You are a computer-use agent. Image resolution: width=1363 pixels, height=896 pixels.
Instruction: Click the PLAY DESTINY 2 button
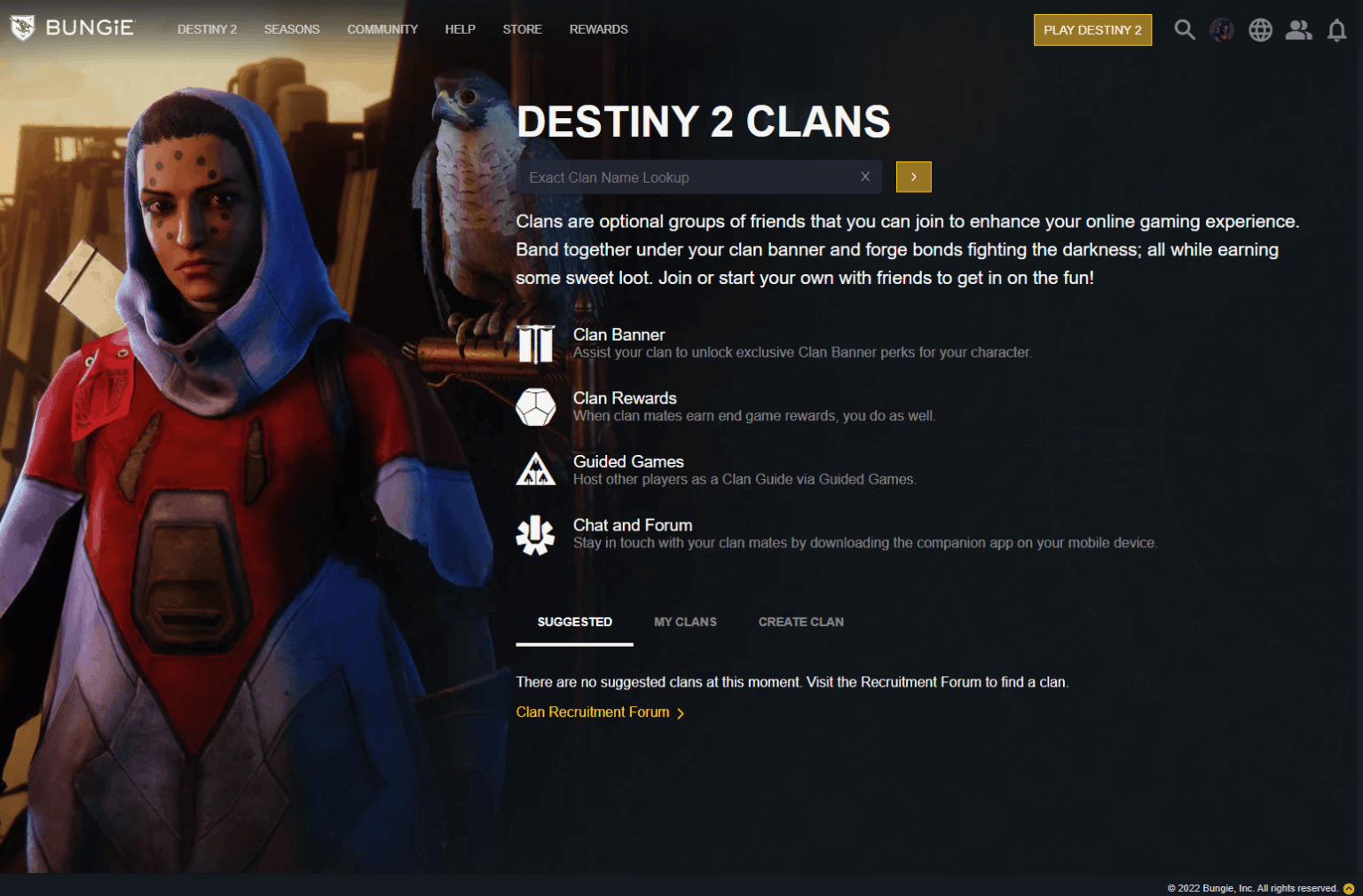[x=1092, y=29]
